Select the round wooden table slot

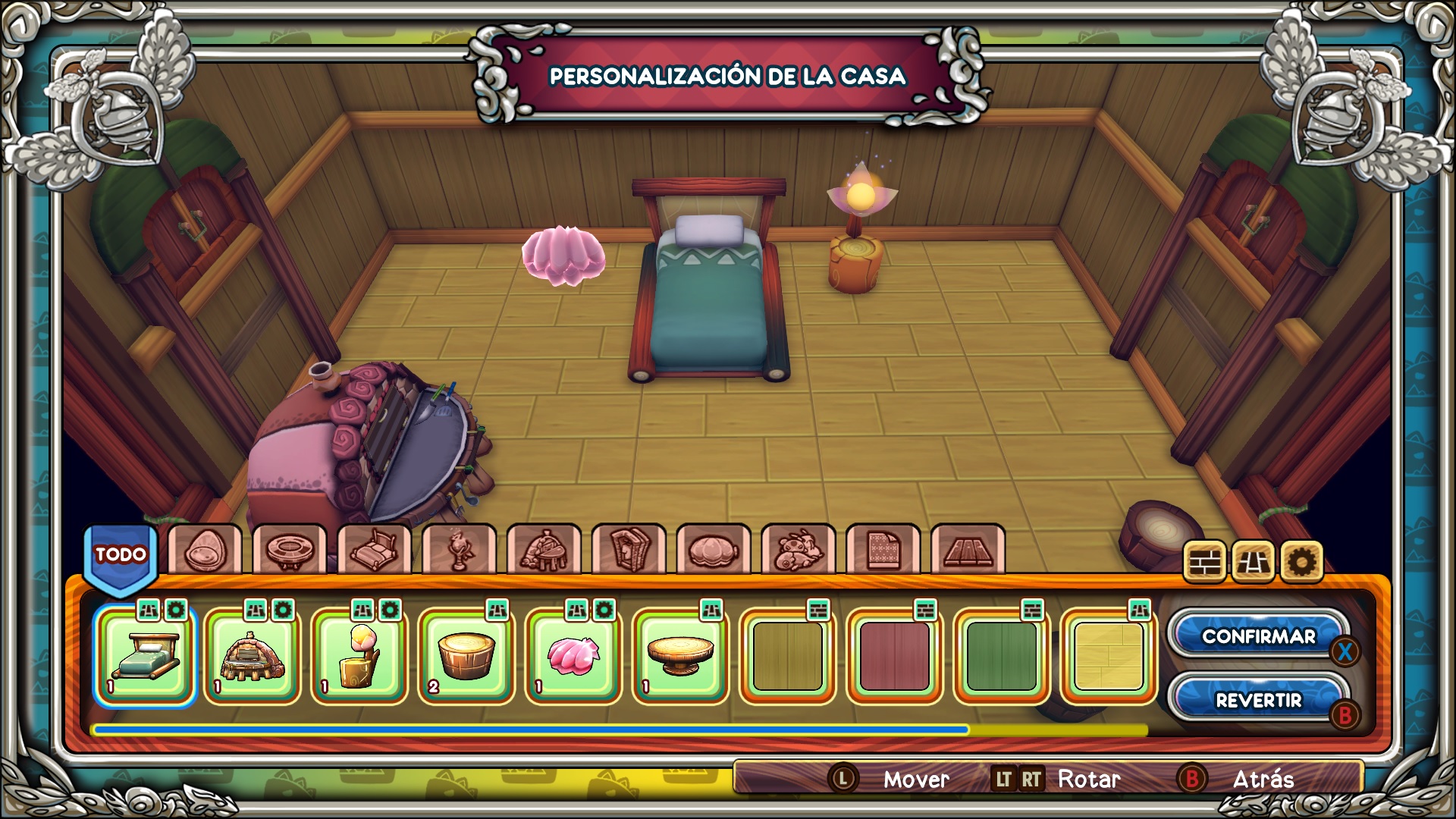[680, 657]
